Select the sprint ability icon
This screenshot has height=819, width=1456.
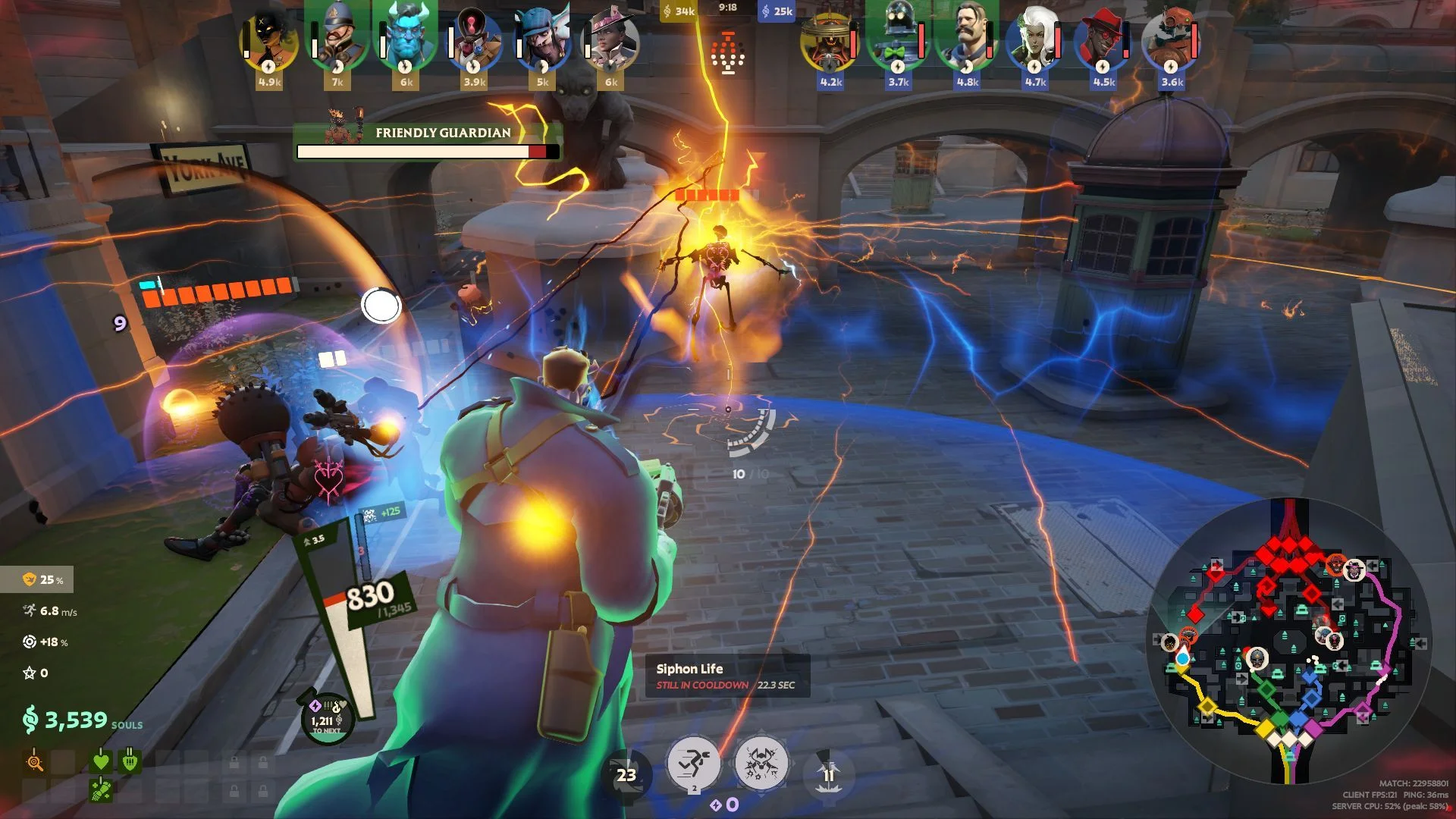pyautogui.click(x=695, y=764)
